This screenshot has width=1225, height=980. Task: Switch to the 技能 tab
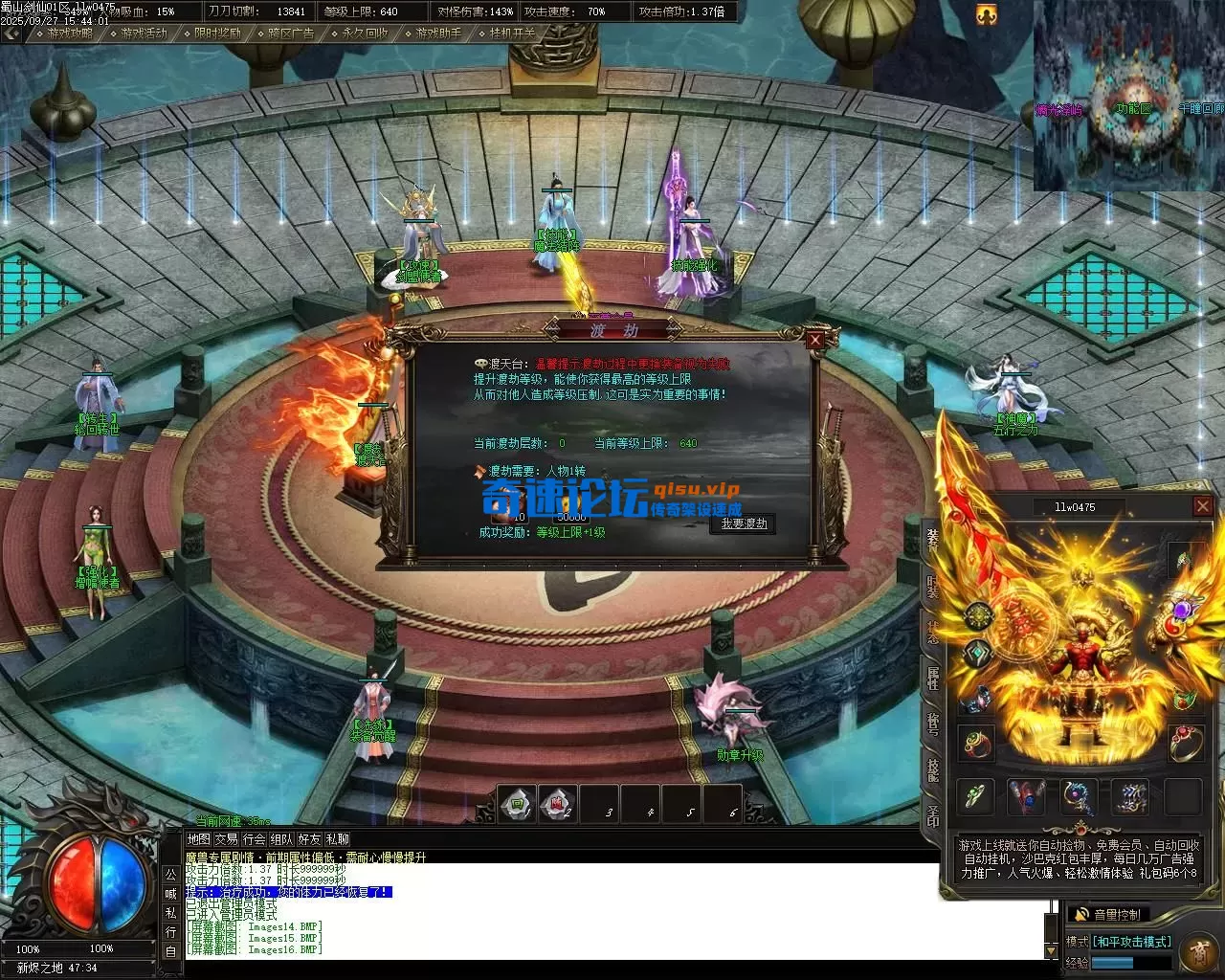pos(932,768)
